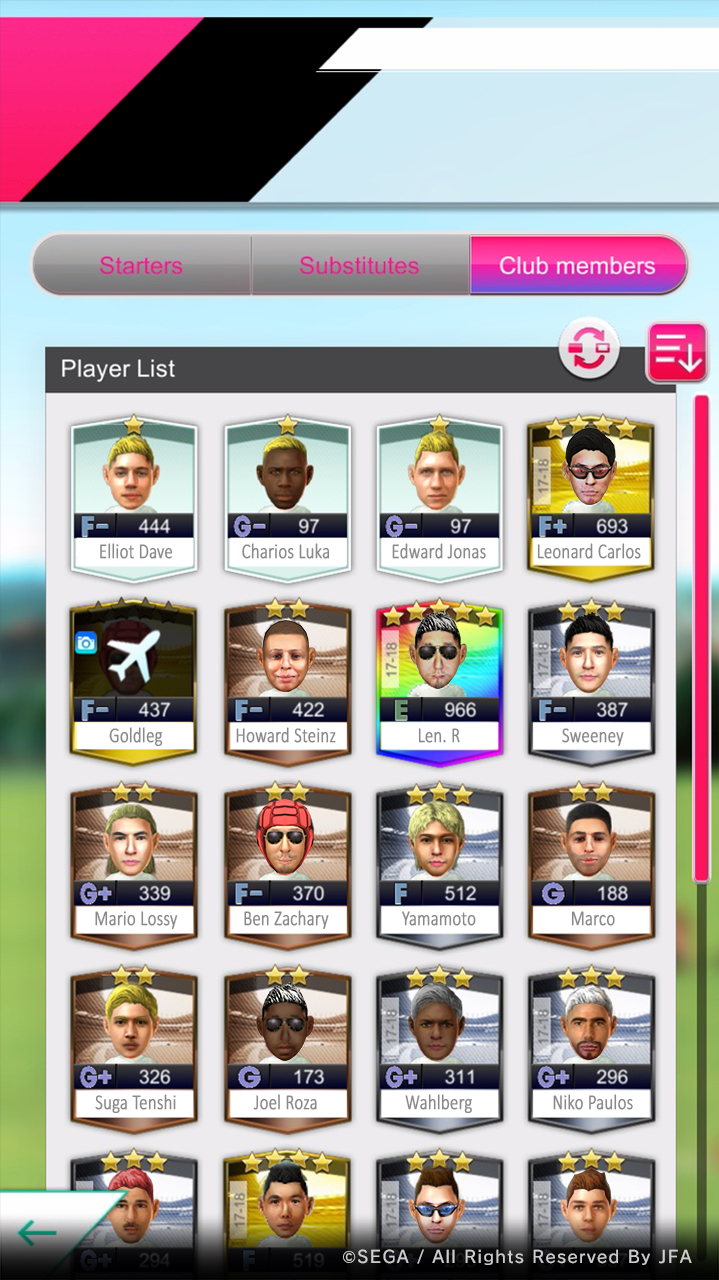Choose Ben Zachary with red helmet
719x1280 pixels.
coord(287,865)
